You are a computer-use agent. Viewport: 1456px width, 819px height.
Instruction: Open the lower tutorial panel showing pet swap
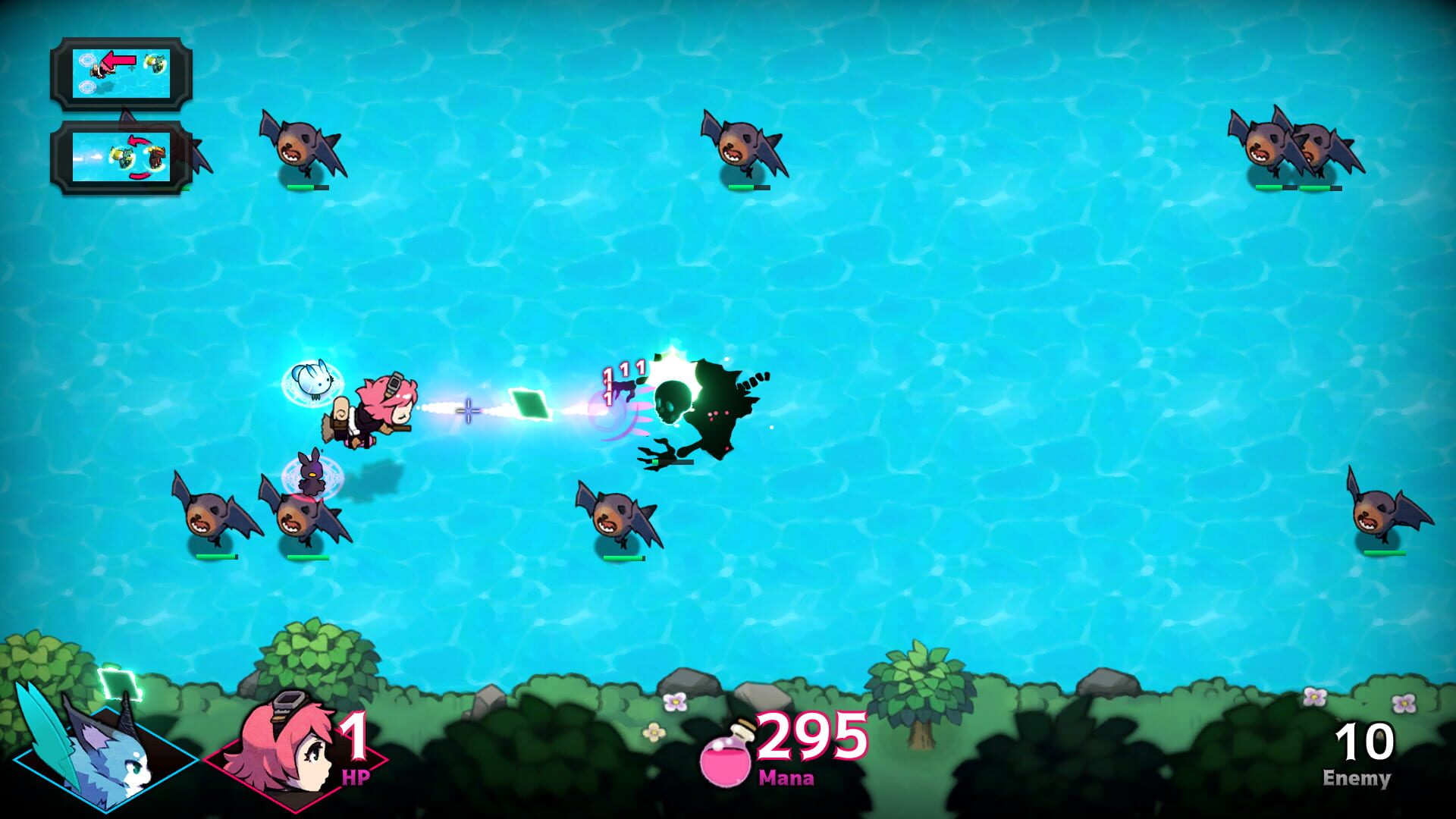point(121,159)
